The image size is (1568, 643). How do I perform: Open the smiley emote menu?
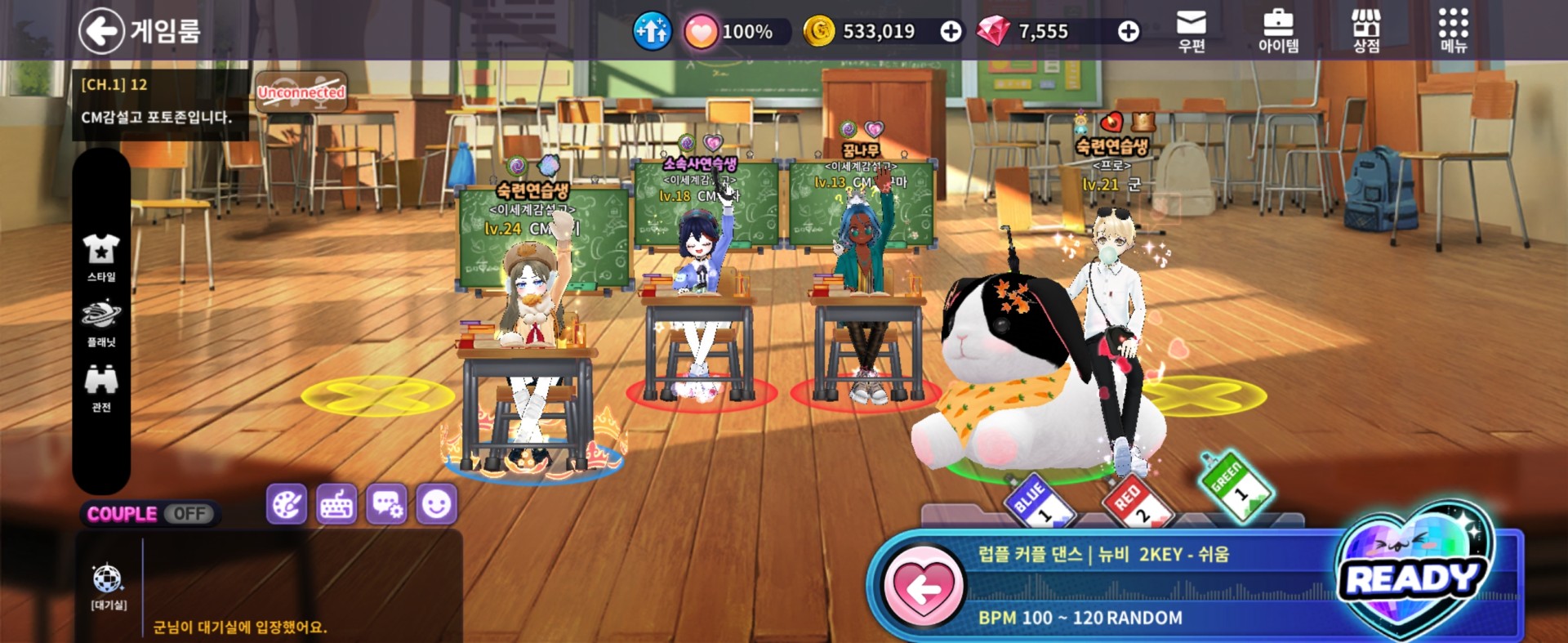436,504
